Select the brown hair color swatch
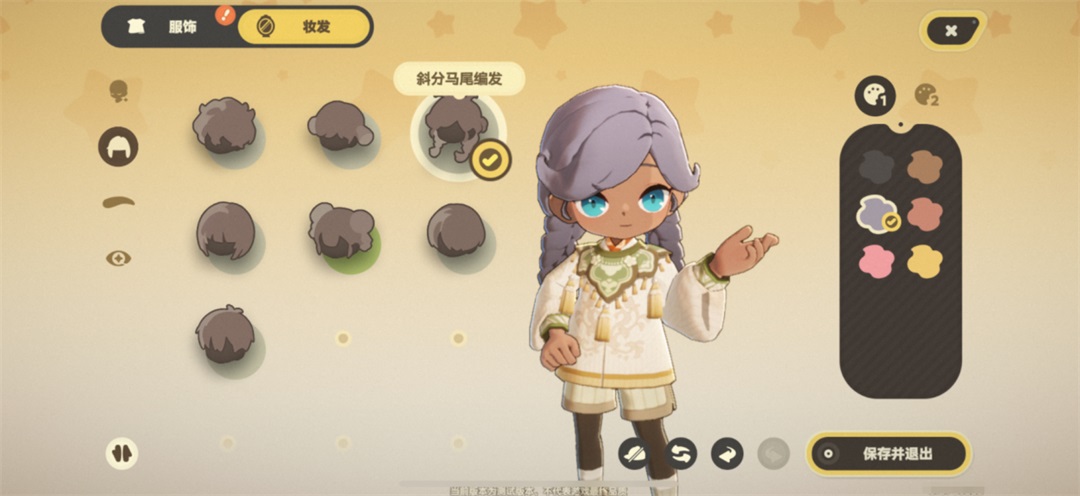This screenshot has height=496, width=1080. click(x=925, y=166)
